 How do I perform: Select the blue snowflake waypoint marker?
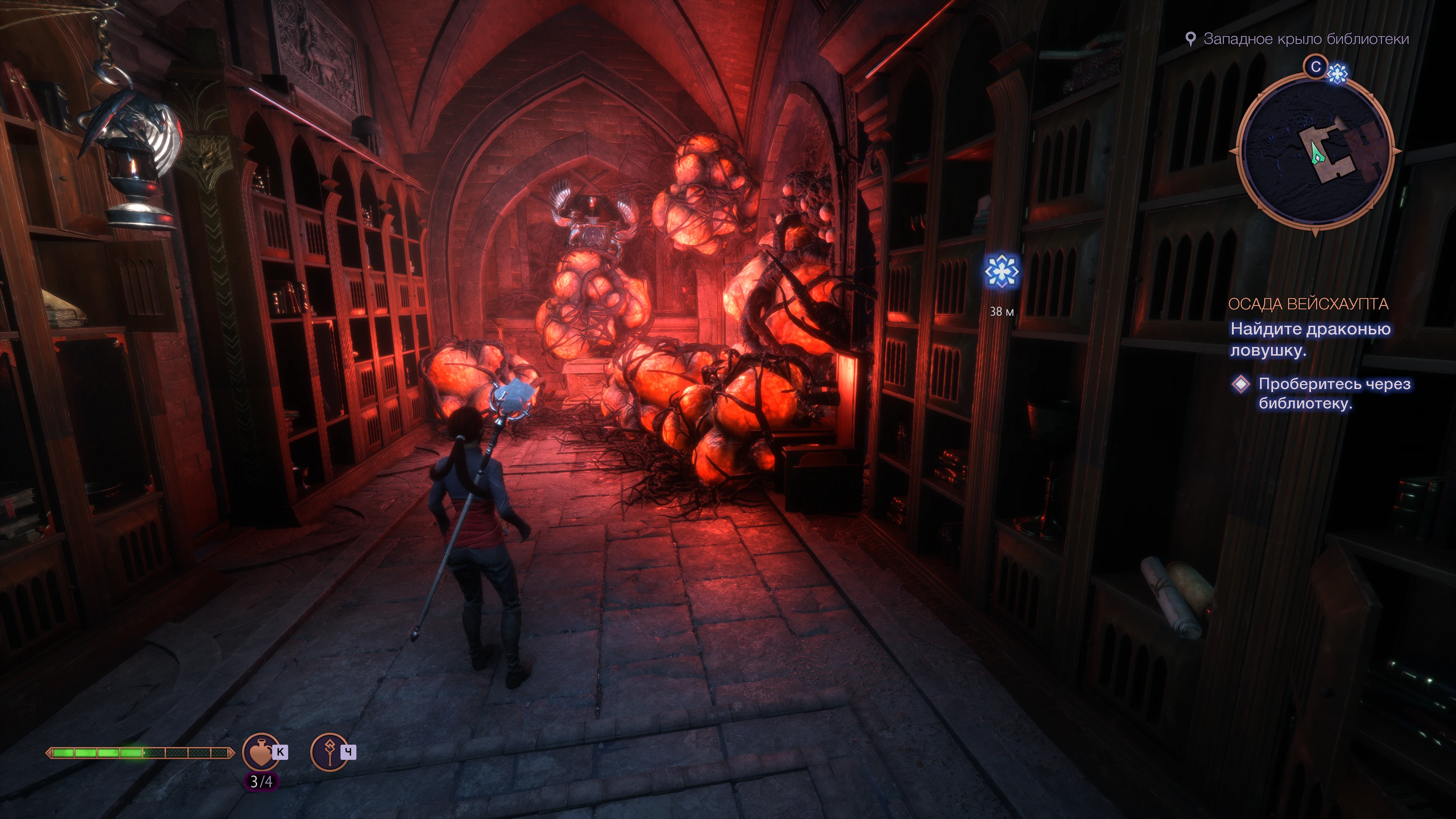[x=1002, y=272]
